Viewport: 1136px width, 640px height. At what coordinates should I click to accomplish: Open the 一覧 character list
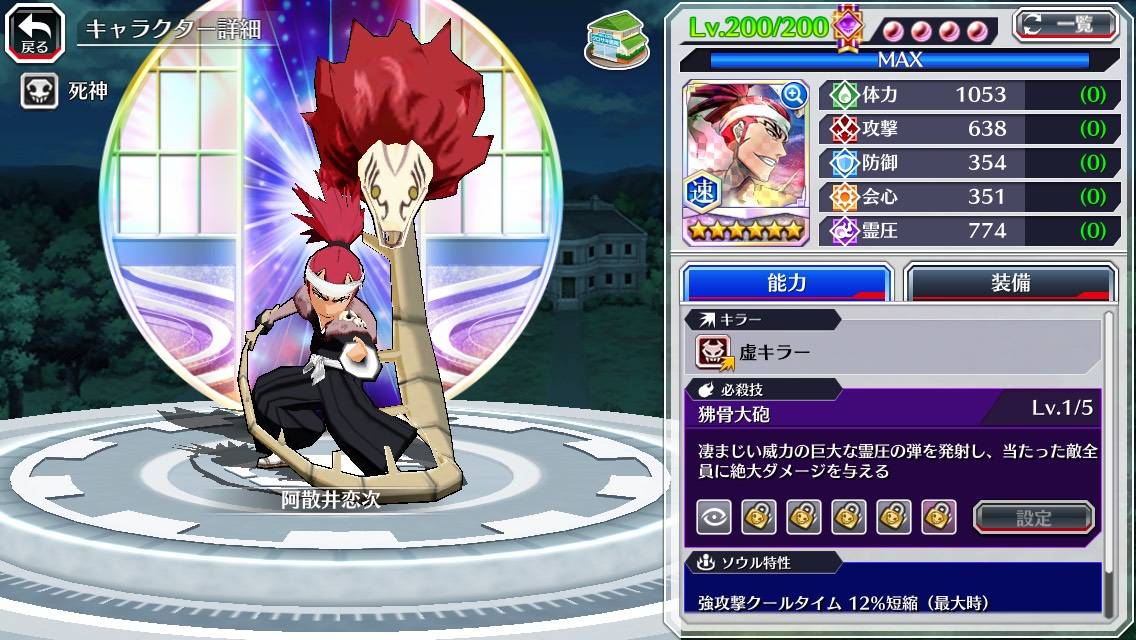1065,25
